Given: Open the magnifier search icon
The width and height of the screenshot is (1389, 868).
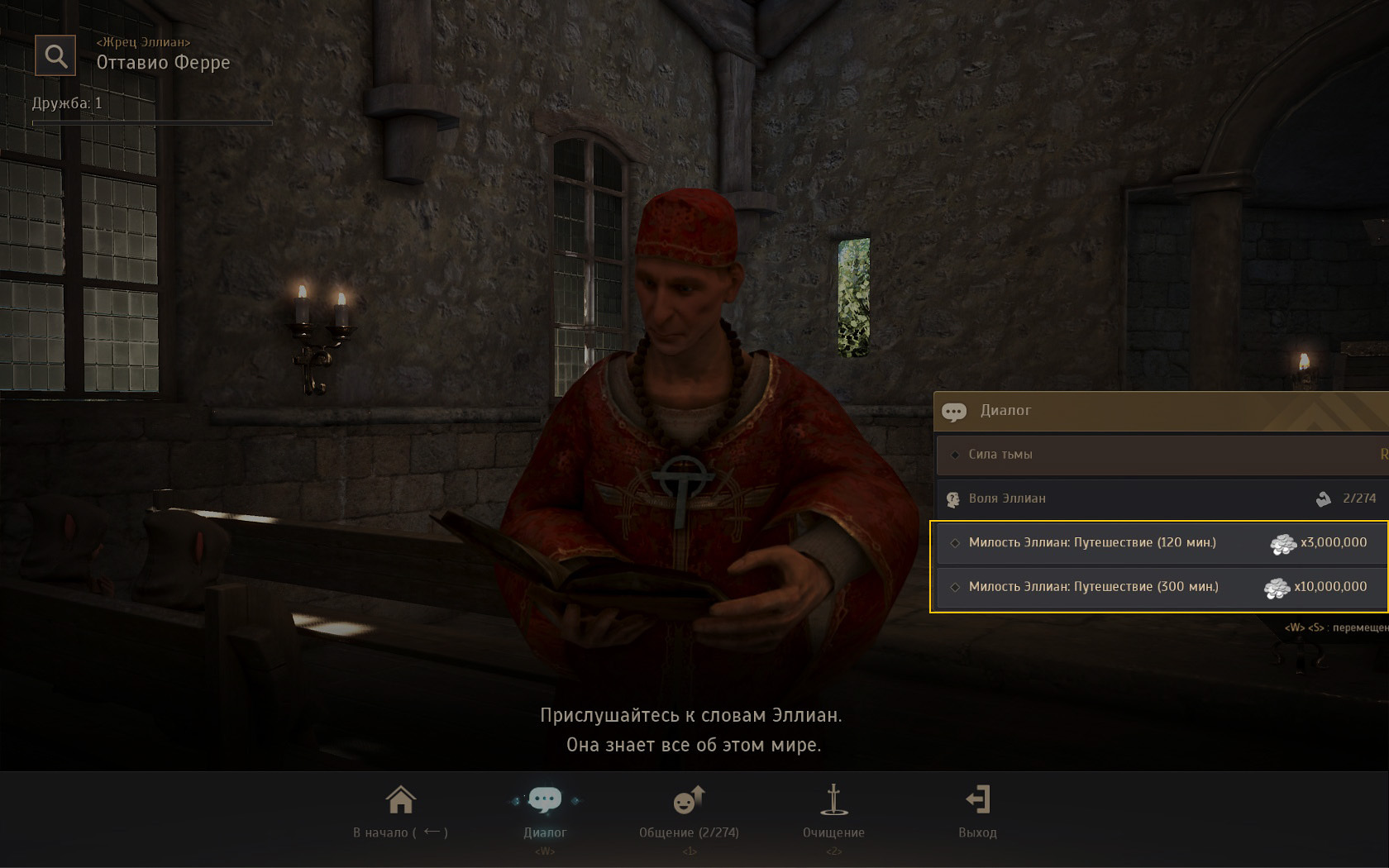Looking at the screenshot, I should 55,56.
